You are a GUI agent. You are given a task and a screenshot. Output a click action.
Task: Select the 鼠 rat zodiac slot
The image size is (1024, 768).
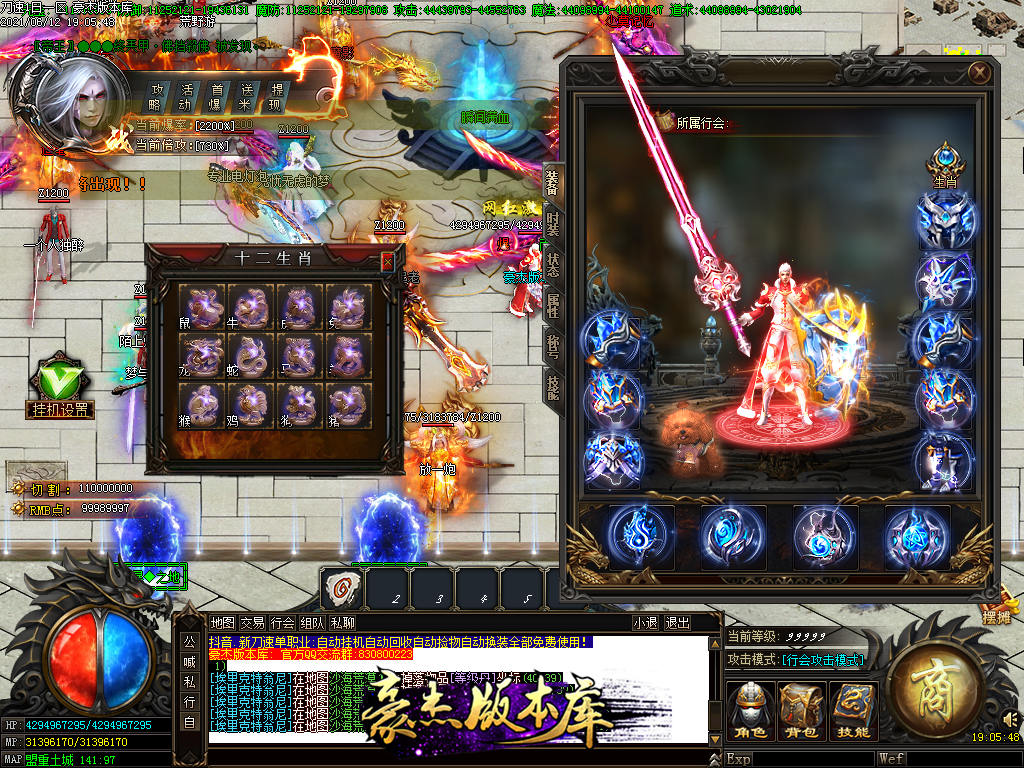[x=203, y=307]
